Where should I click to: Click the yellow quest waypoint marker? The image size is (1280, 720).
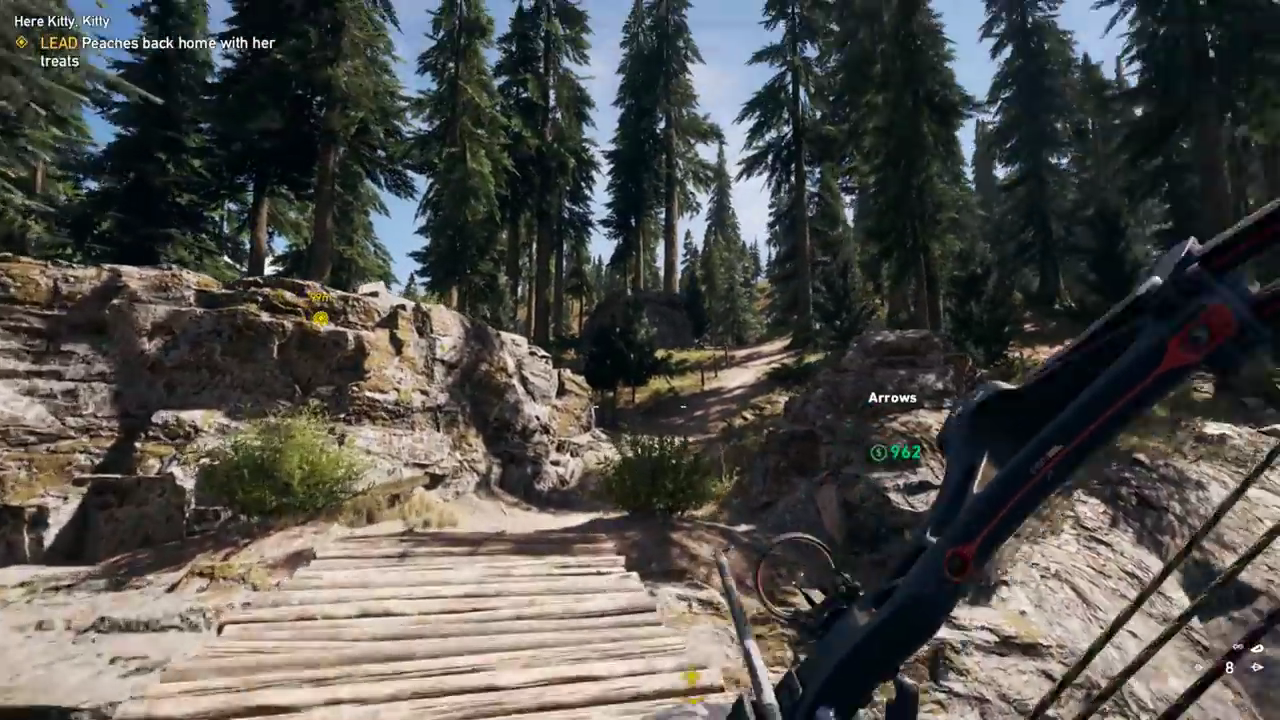pos(320,318)
